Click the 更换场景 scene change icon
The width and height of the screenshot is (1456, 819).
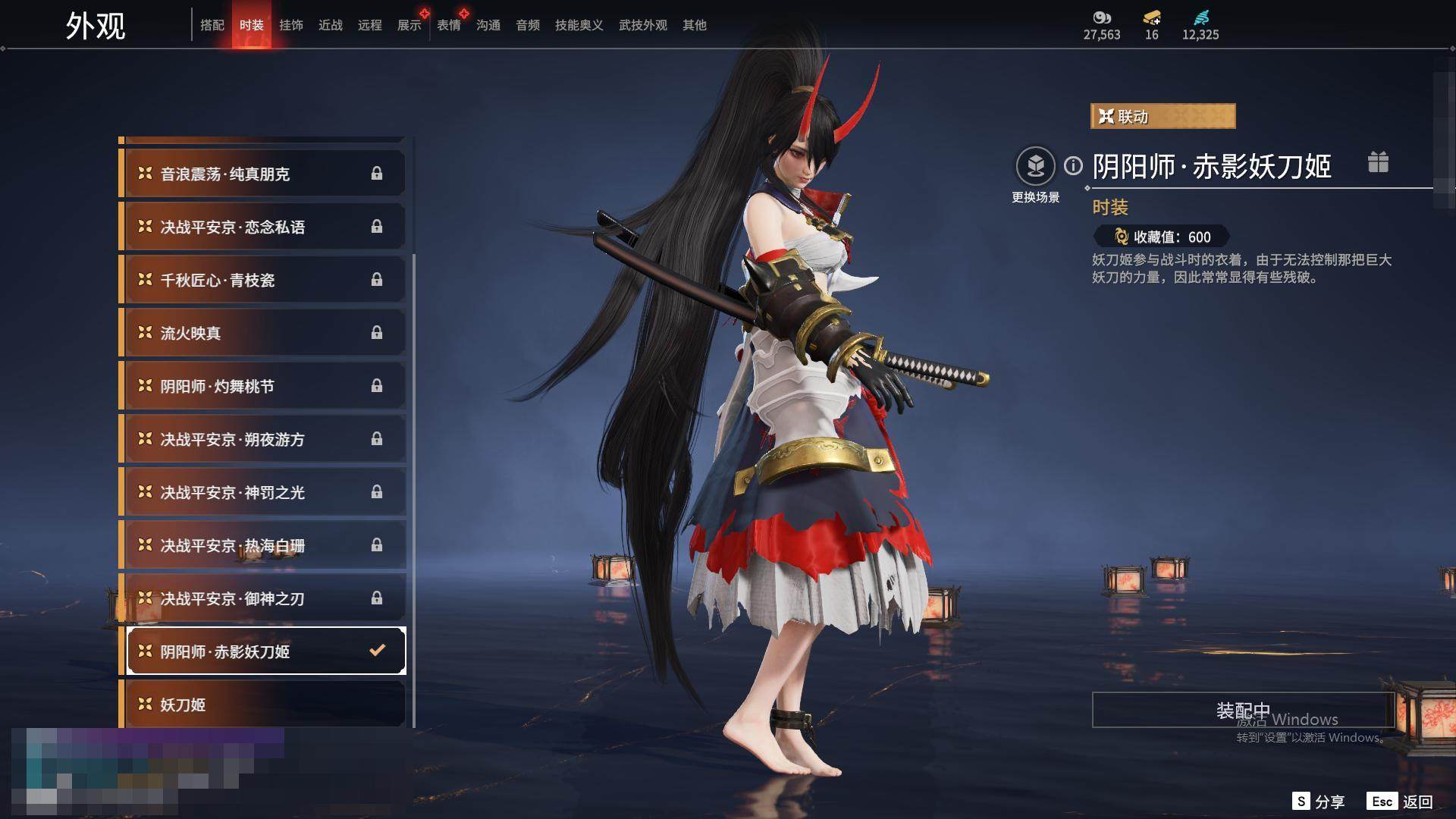1036,166
